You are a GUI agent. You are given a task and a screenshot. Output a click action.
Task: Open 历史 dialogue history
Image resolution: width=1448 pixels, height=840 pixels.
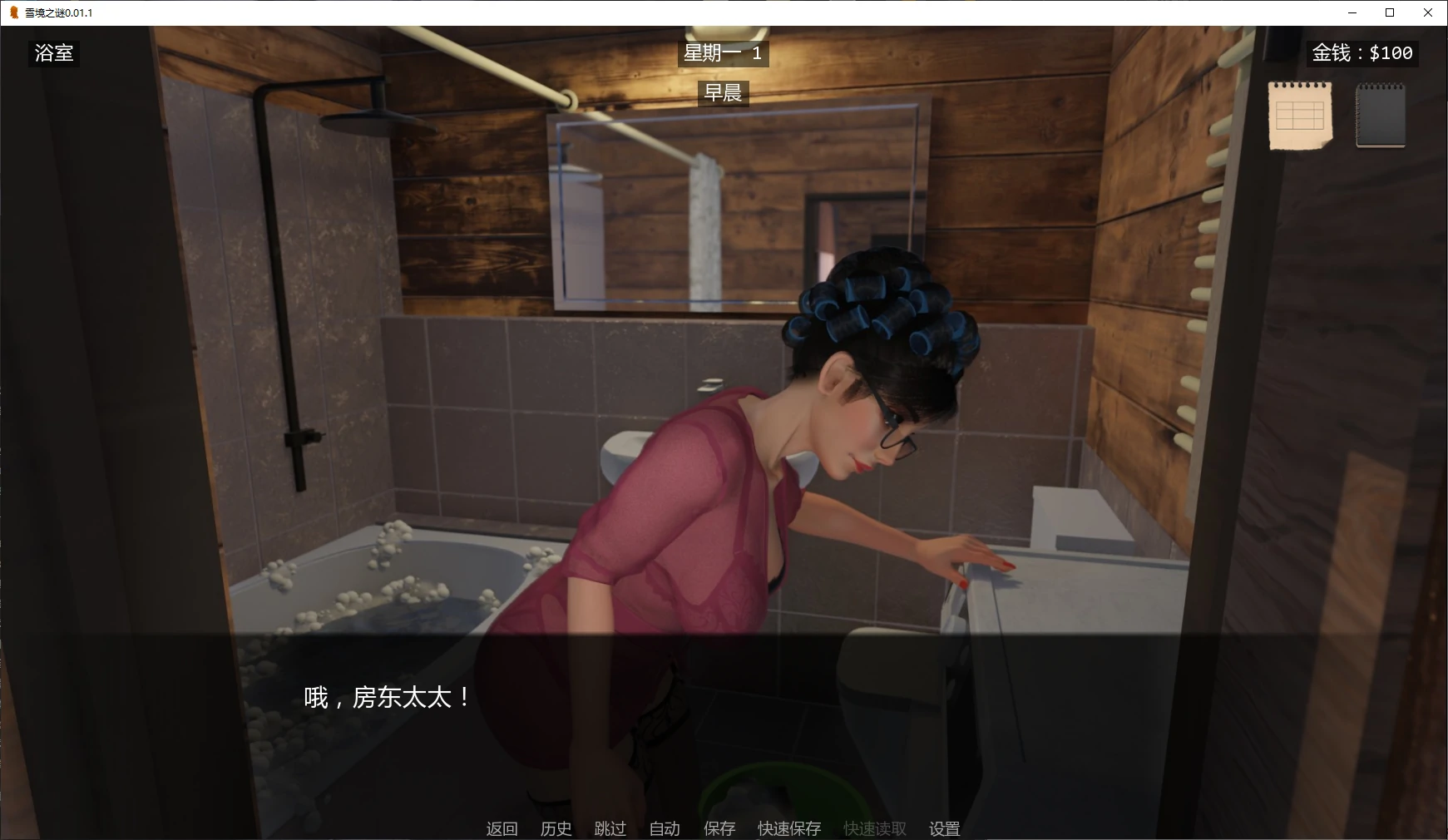click(556, 828)
